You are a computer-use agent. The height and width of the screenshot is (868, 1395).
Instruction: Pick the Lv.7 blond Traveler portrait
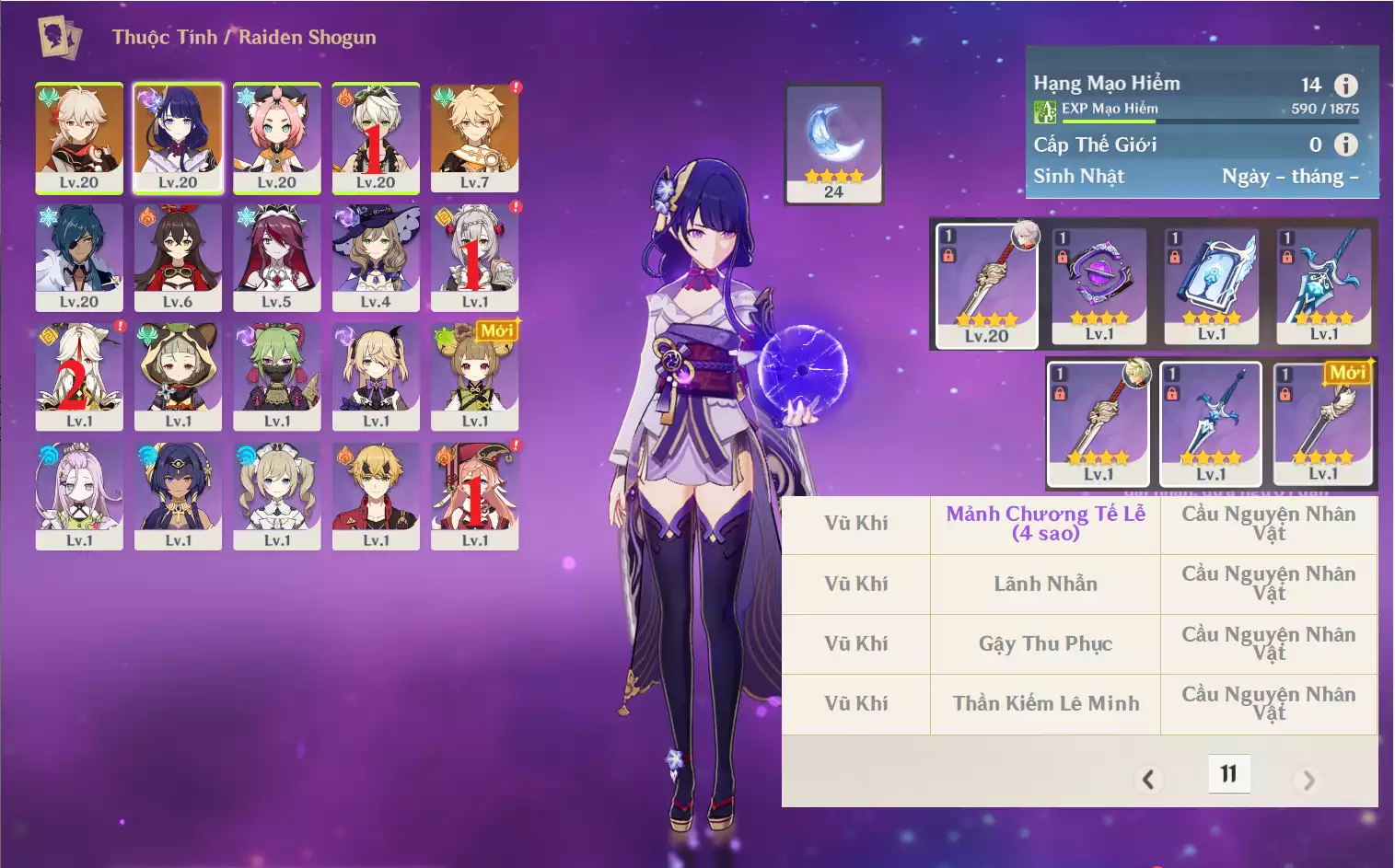474,137
